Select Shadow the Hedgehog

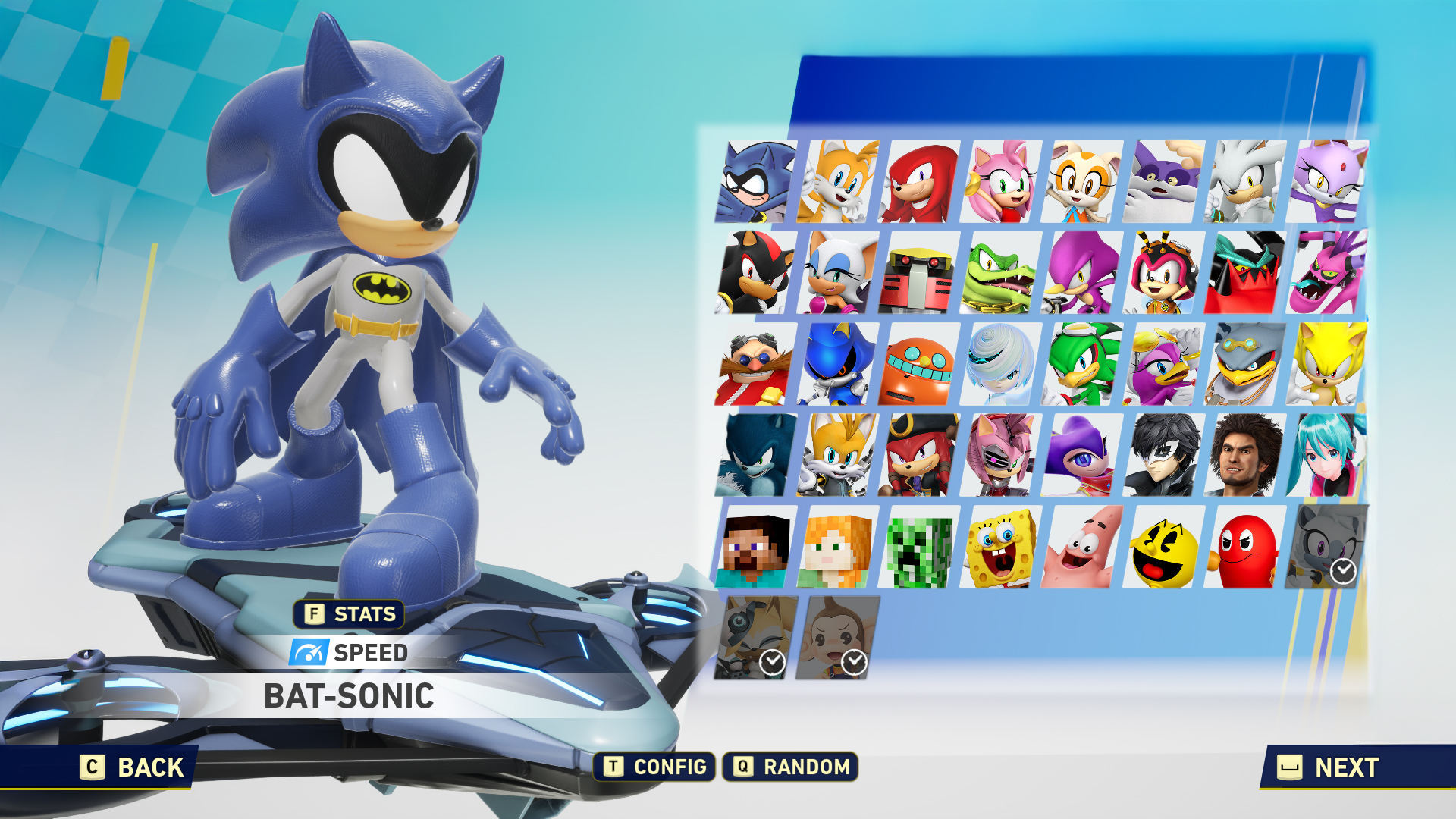coord(755,273)
